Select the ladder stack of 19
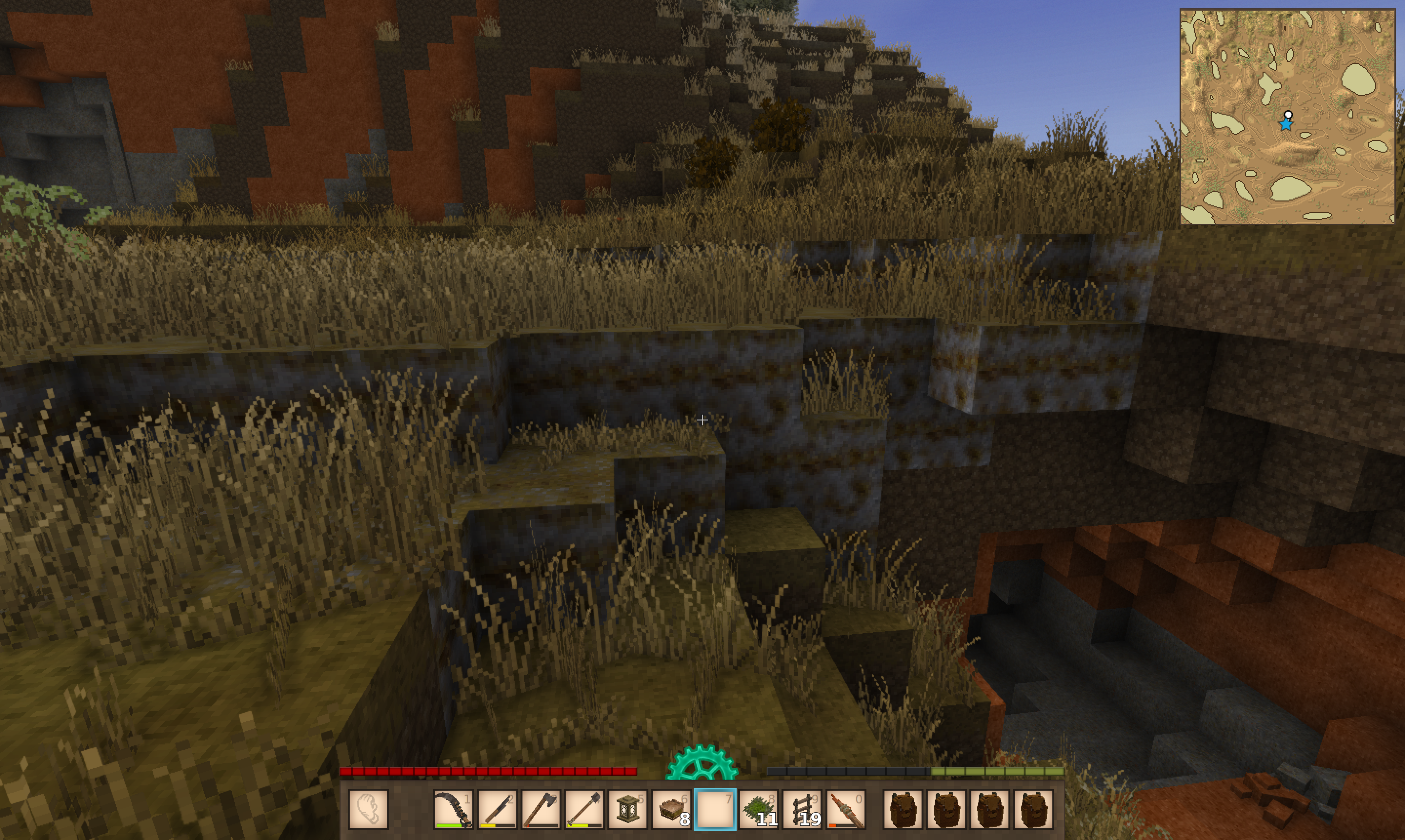1405x840 pixels. coord(802,809)
